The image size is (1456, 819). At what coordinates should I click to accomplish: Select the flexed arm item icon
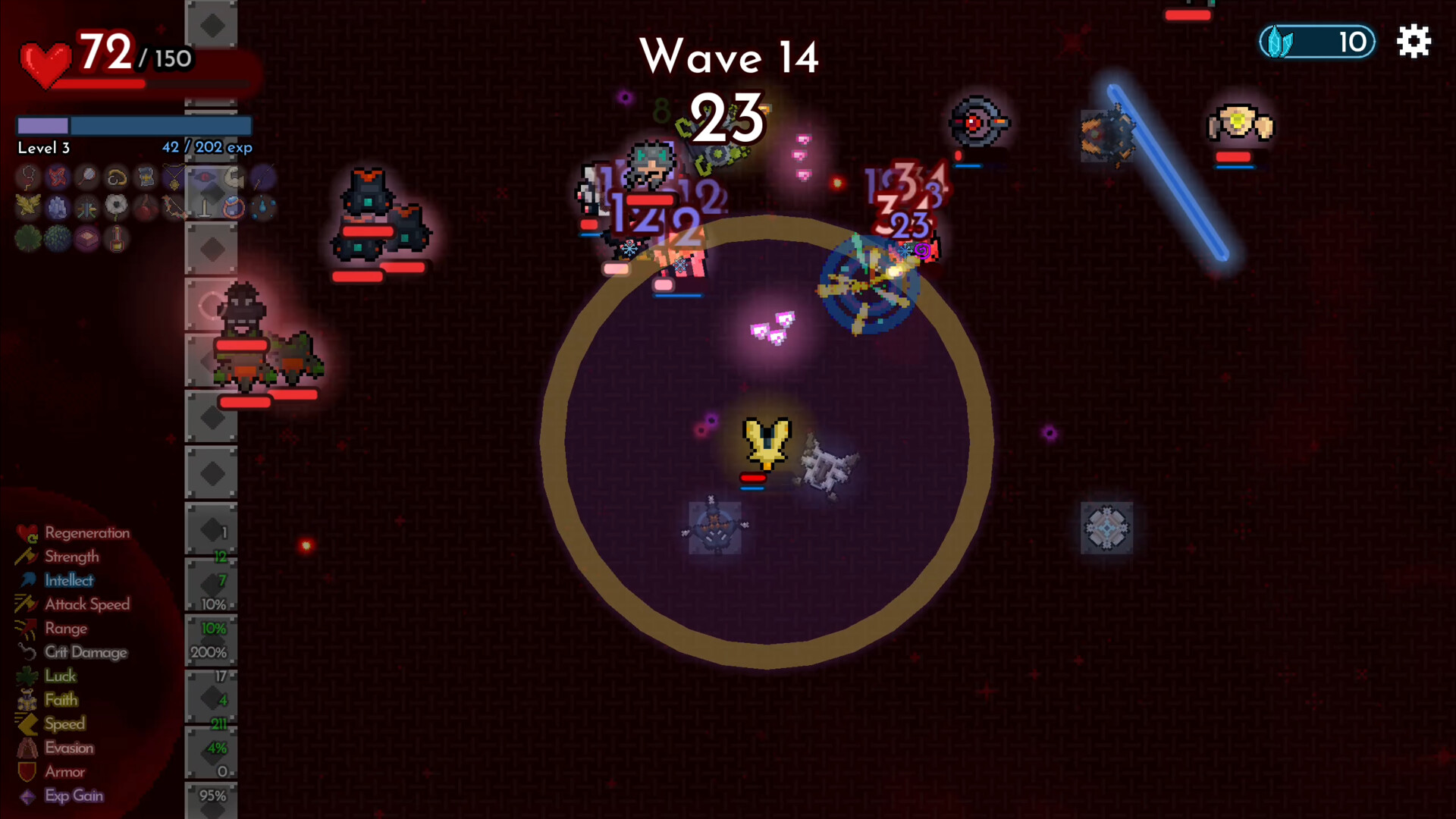[x=234, y=177]
